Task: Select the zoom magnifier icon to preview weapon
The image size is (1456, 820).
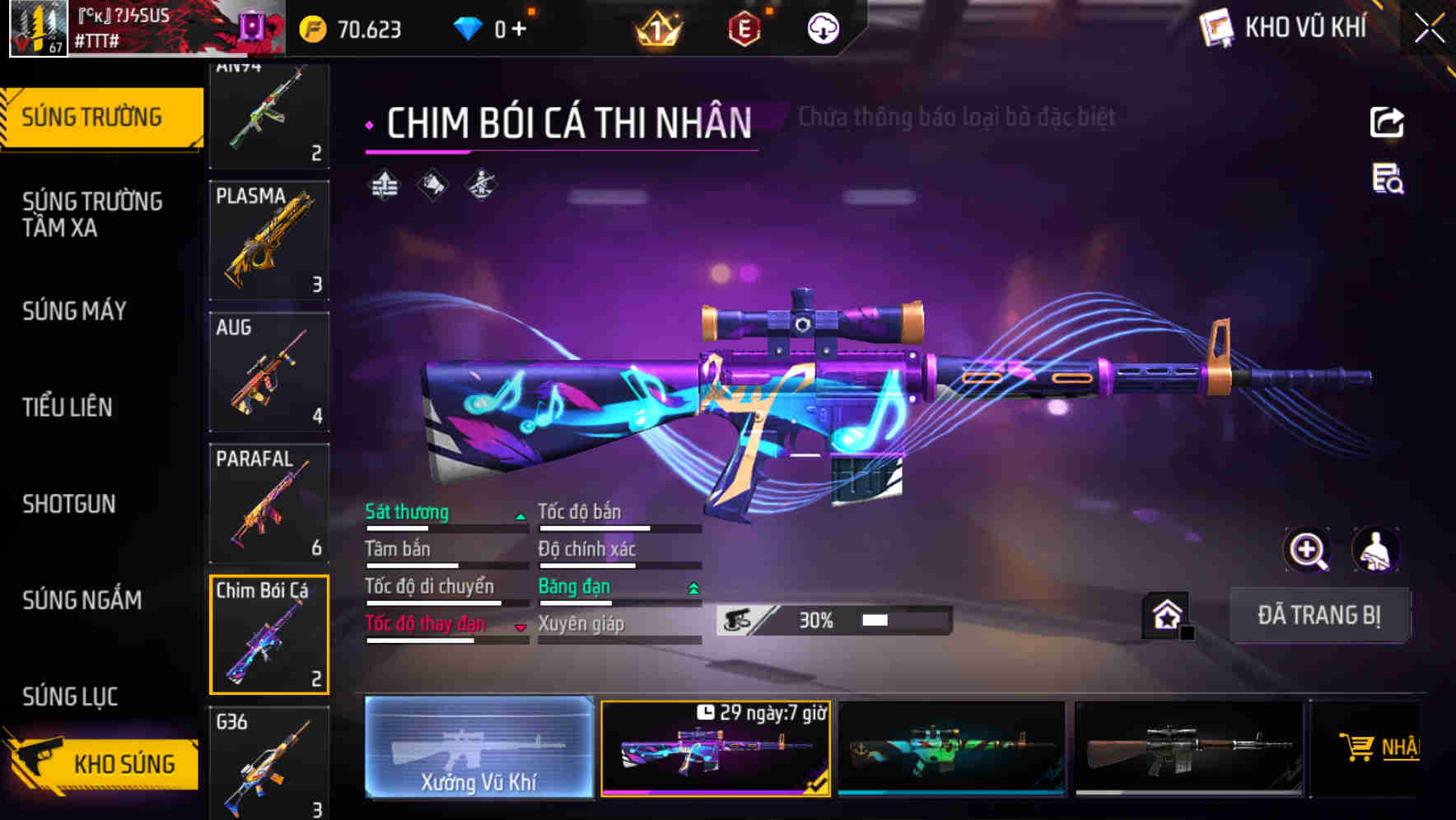Action: [1307, 550]
